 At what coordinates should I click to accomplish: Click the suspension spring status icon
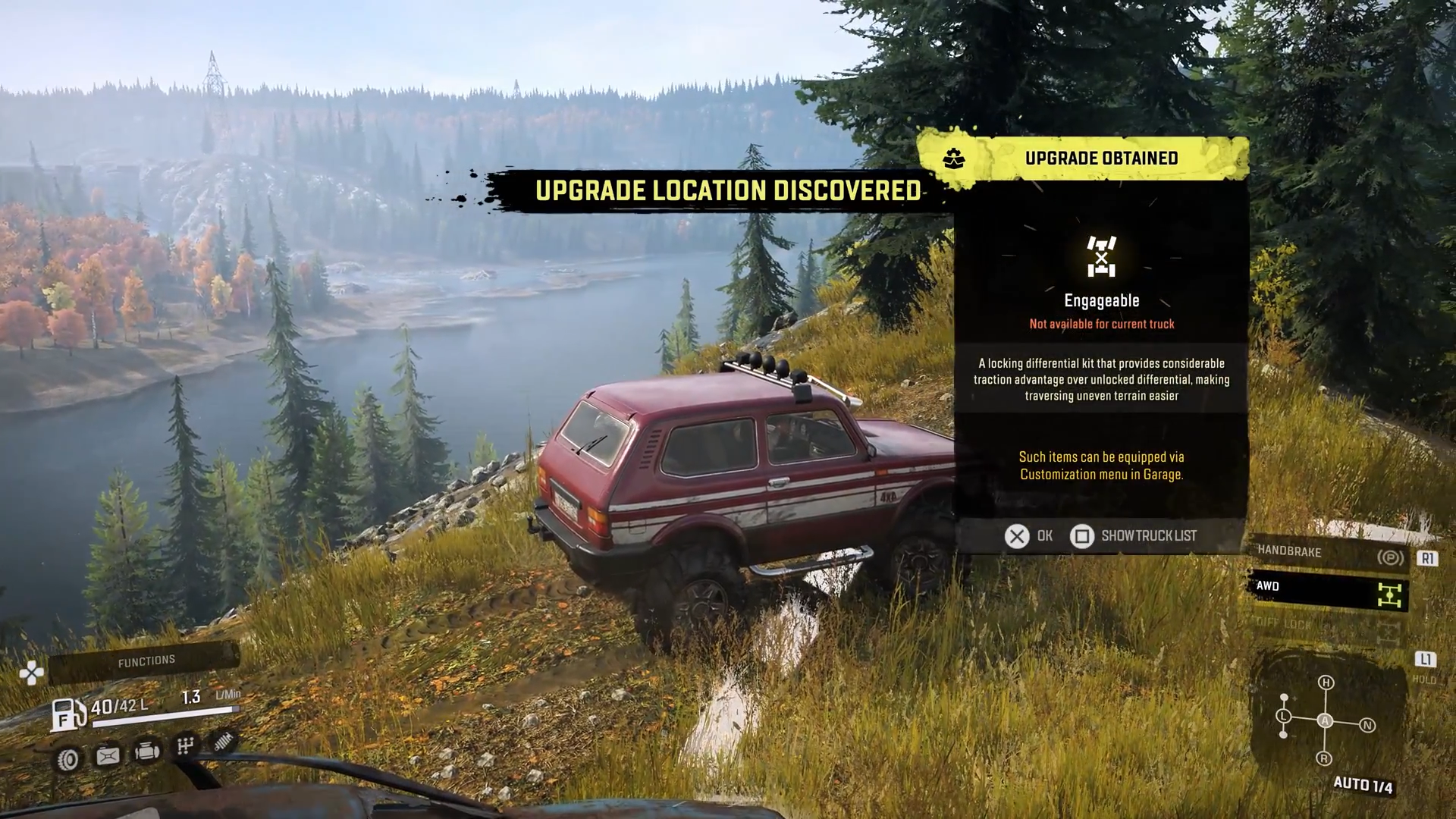point(223,742)
